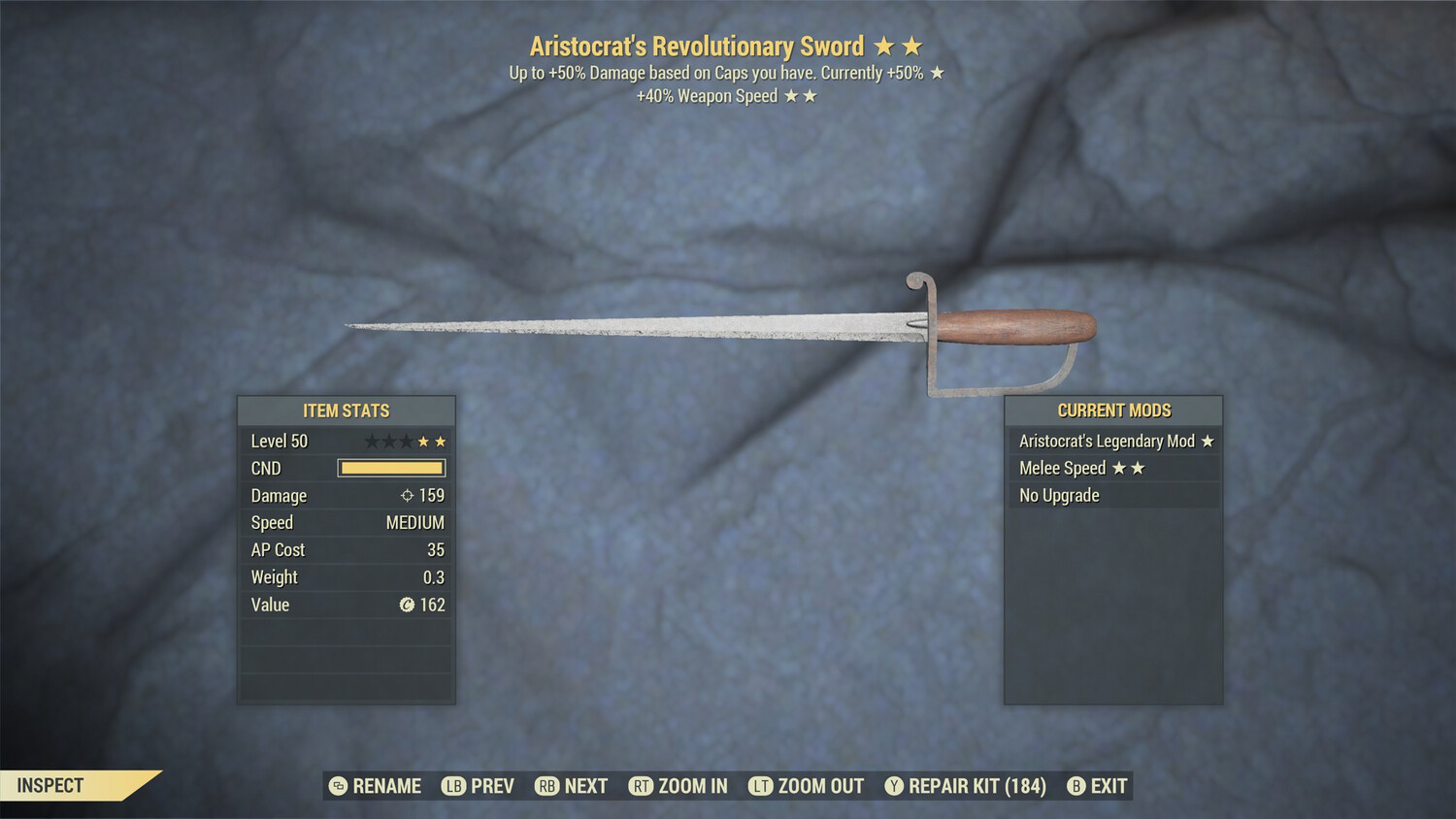Choose Zoom Out in the bottom bar

pos(807,786)
